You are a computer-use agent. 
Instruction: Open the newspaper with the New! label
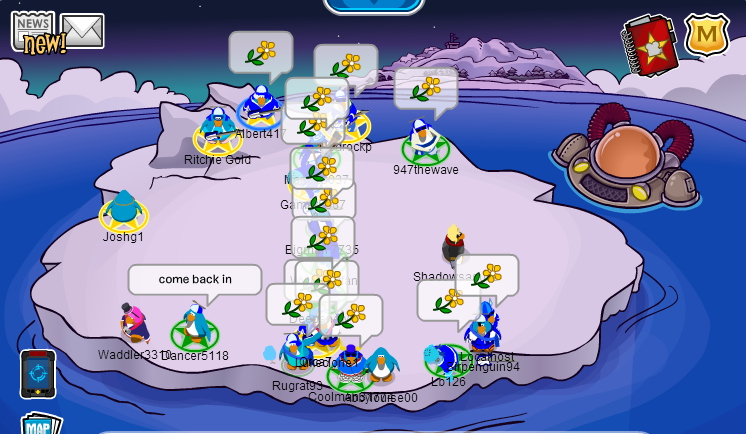click(34, 32)
